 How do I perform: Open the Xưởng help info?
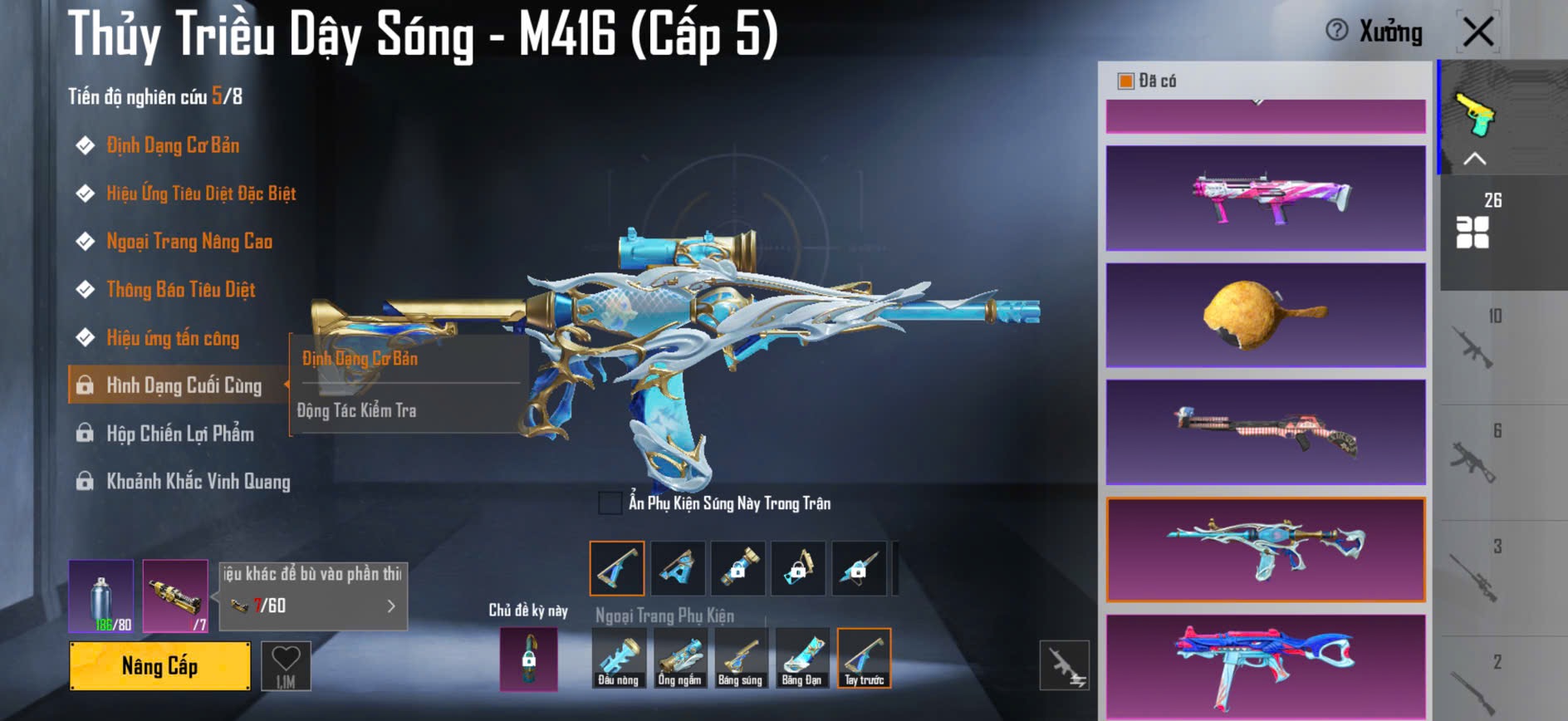(1337, 31)
